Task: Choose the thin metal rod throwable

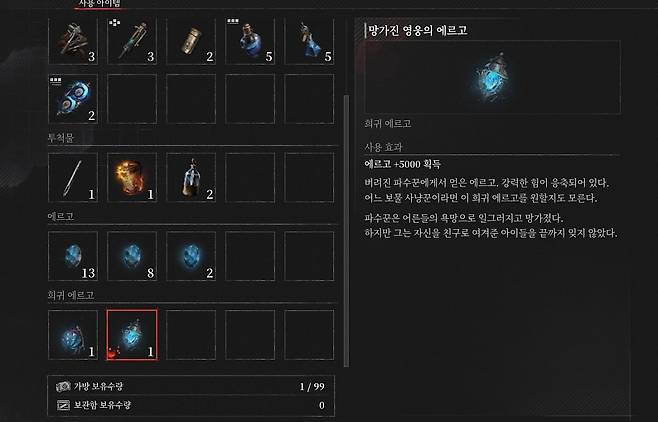Action: tap(73, 177)
